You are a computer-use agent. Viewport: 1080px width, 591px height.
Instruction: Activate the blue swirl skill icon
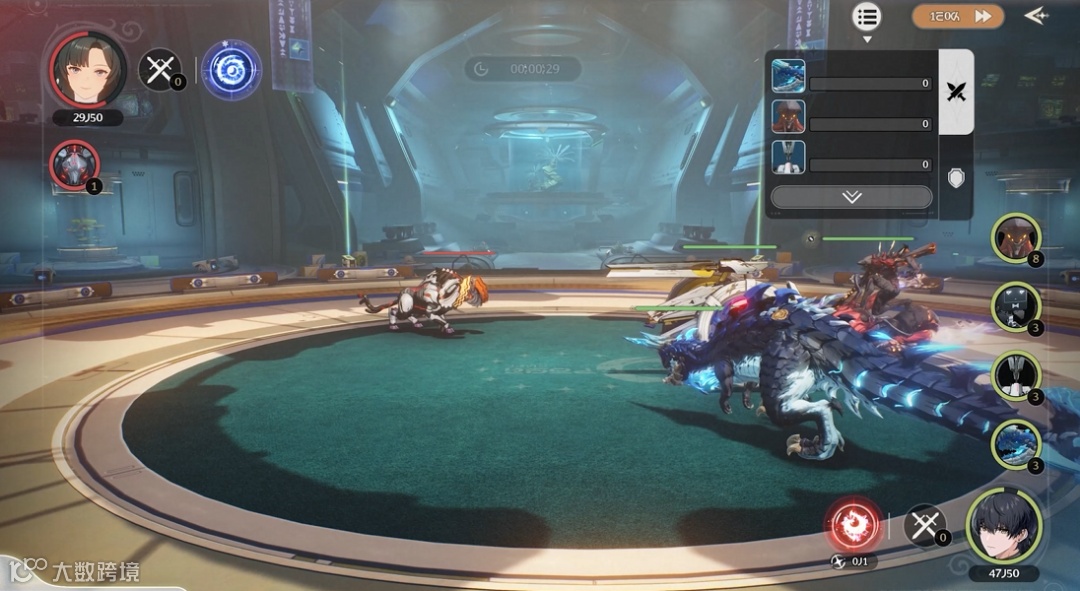click(x=232, y=70)
